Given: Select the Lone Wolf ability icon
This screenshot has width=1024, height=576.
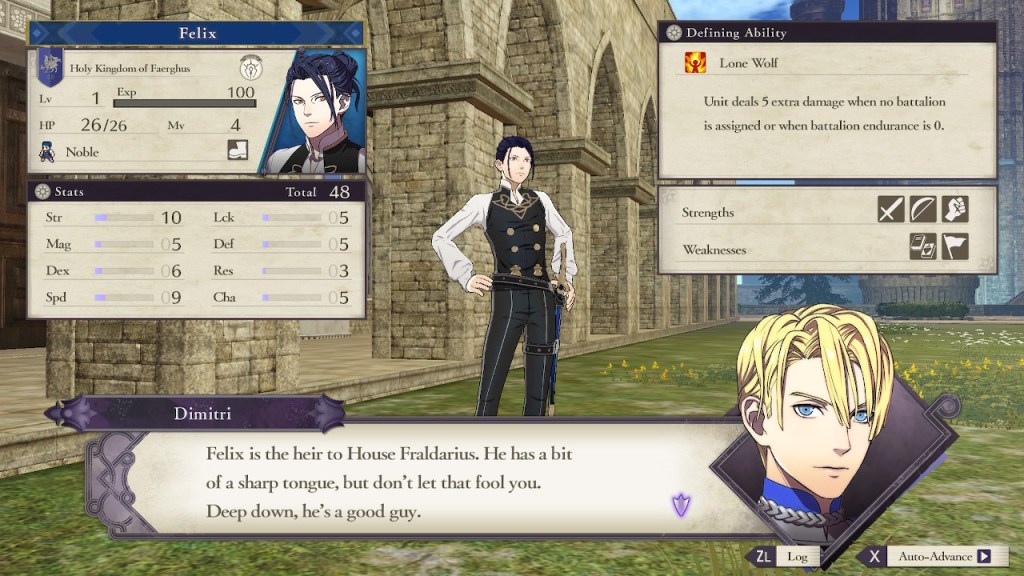Looking at the screenshot, I should tap(693, 63).
